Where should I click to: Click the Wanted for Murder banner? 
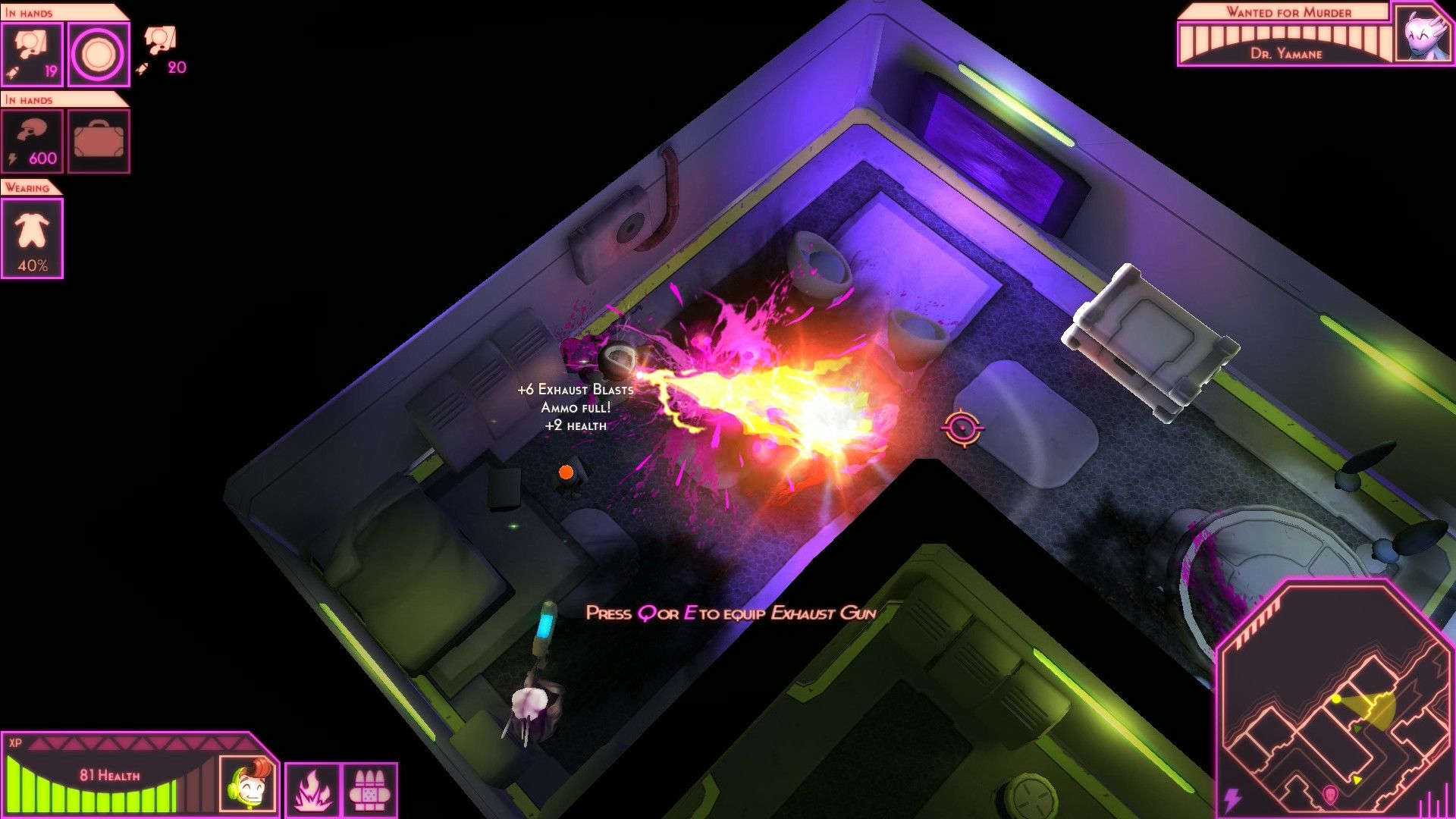pos(1288,12)
